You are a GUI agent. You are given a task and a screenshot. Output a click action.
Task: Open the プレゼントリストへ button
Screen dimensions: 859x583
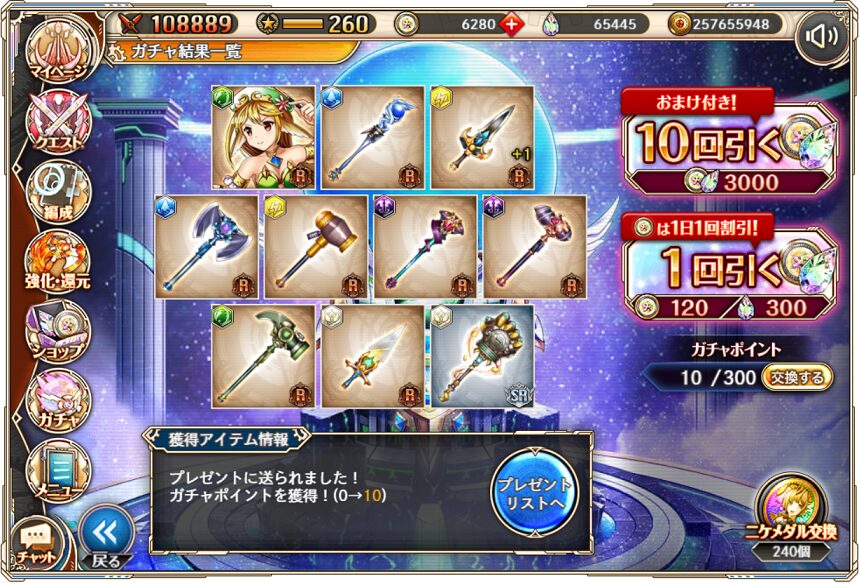pos(535,490)
